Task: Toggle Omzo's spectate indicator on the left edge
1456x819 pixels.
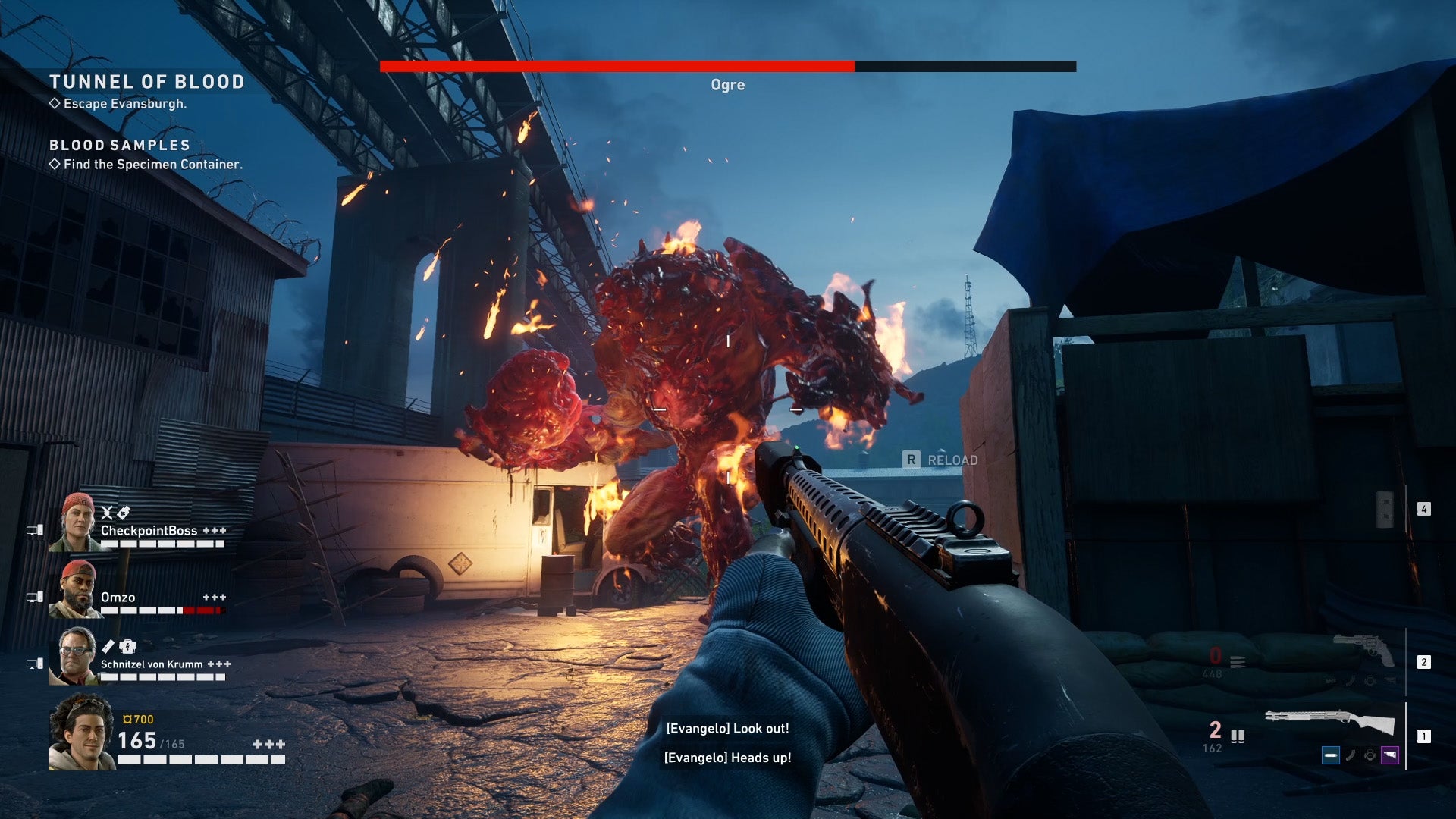Action: 35,595
